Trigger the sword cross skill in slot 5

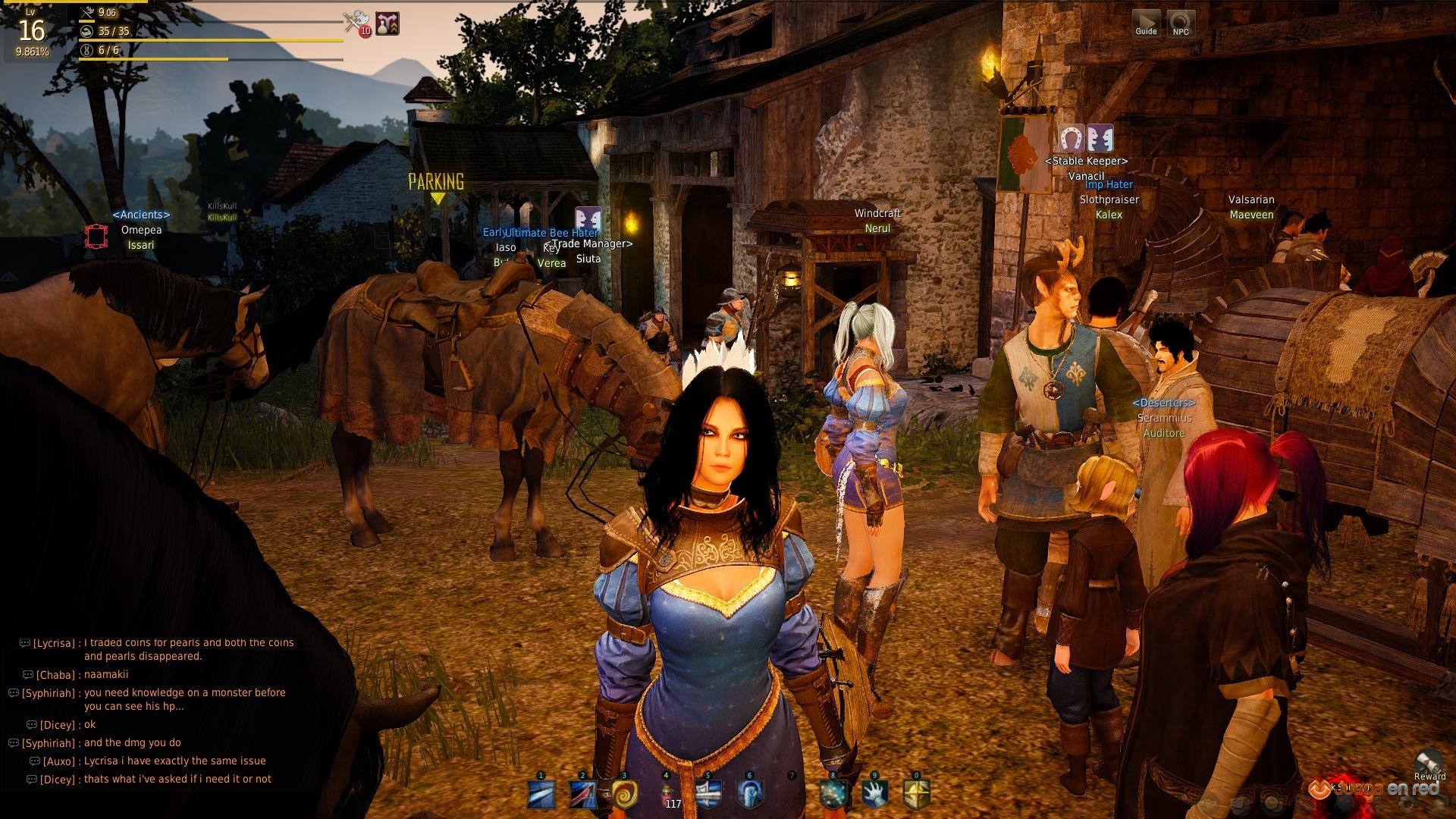click(708, 794)
